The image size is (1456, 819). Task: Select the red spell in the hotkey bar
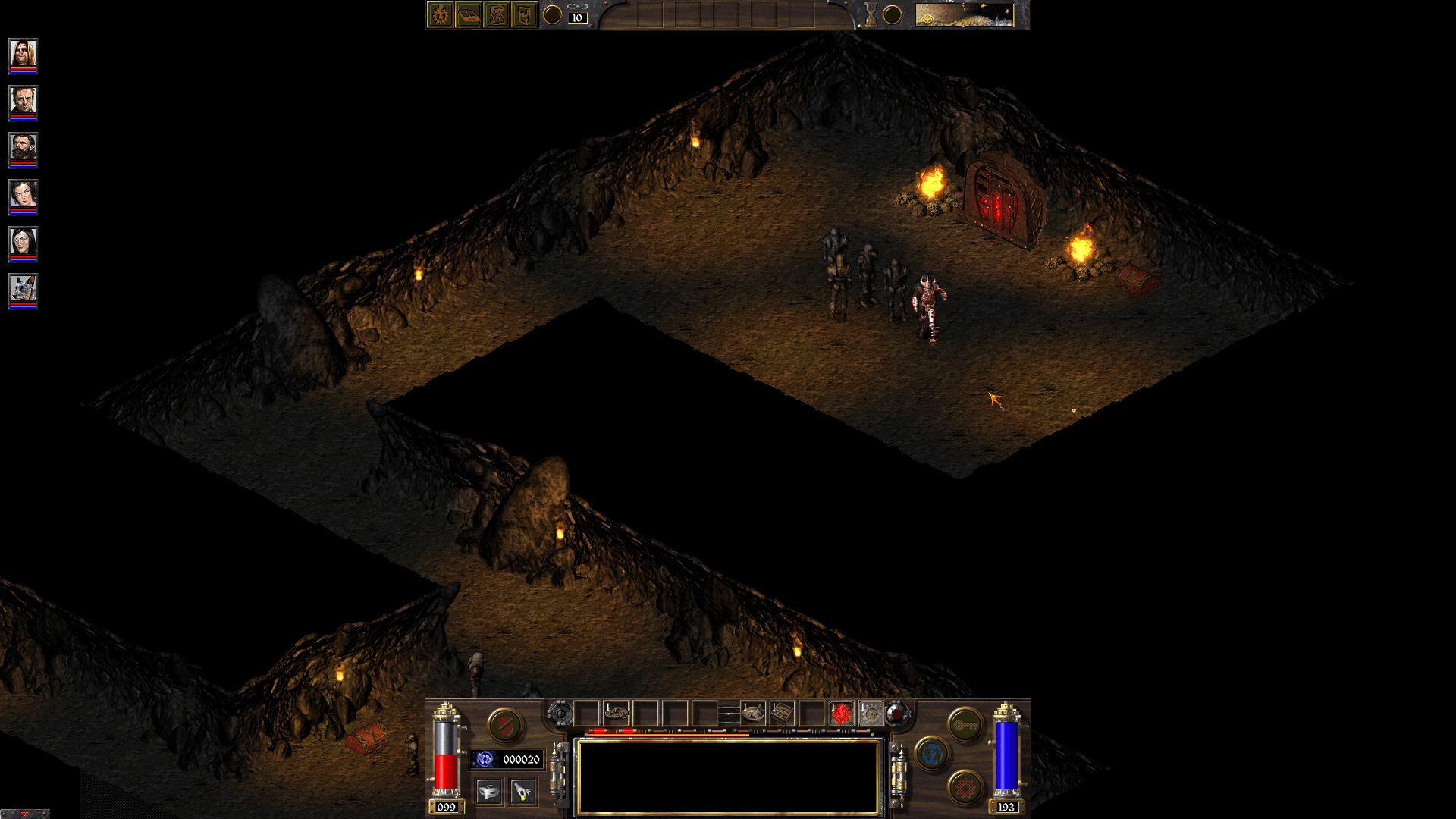click(840, 713)
